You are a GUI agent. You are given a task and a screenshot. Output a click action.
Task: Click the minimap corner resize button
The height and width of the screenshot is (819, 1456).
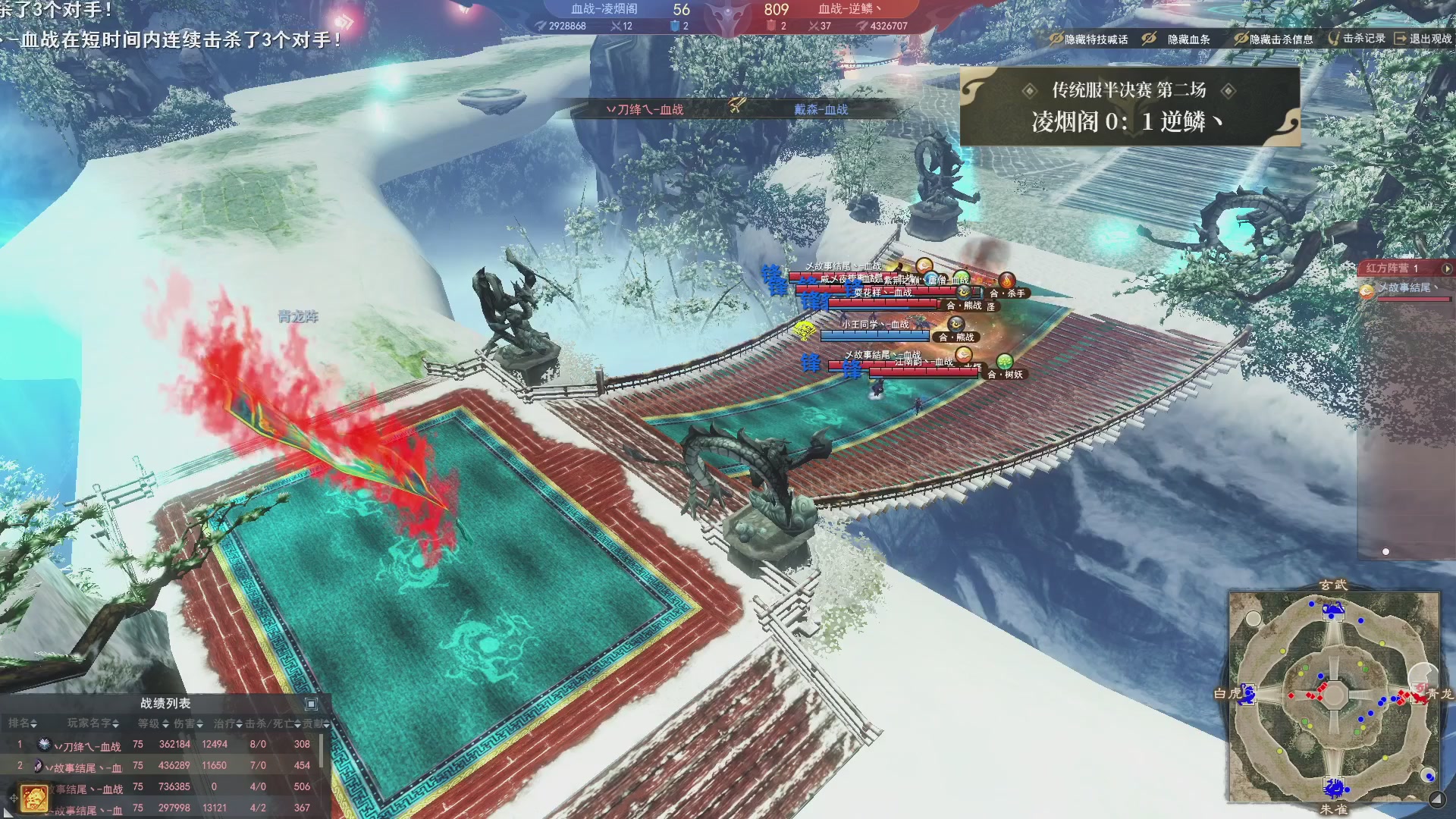1436,799
